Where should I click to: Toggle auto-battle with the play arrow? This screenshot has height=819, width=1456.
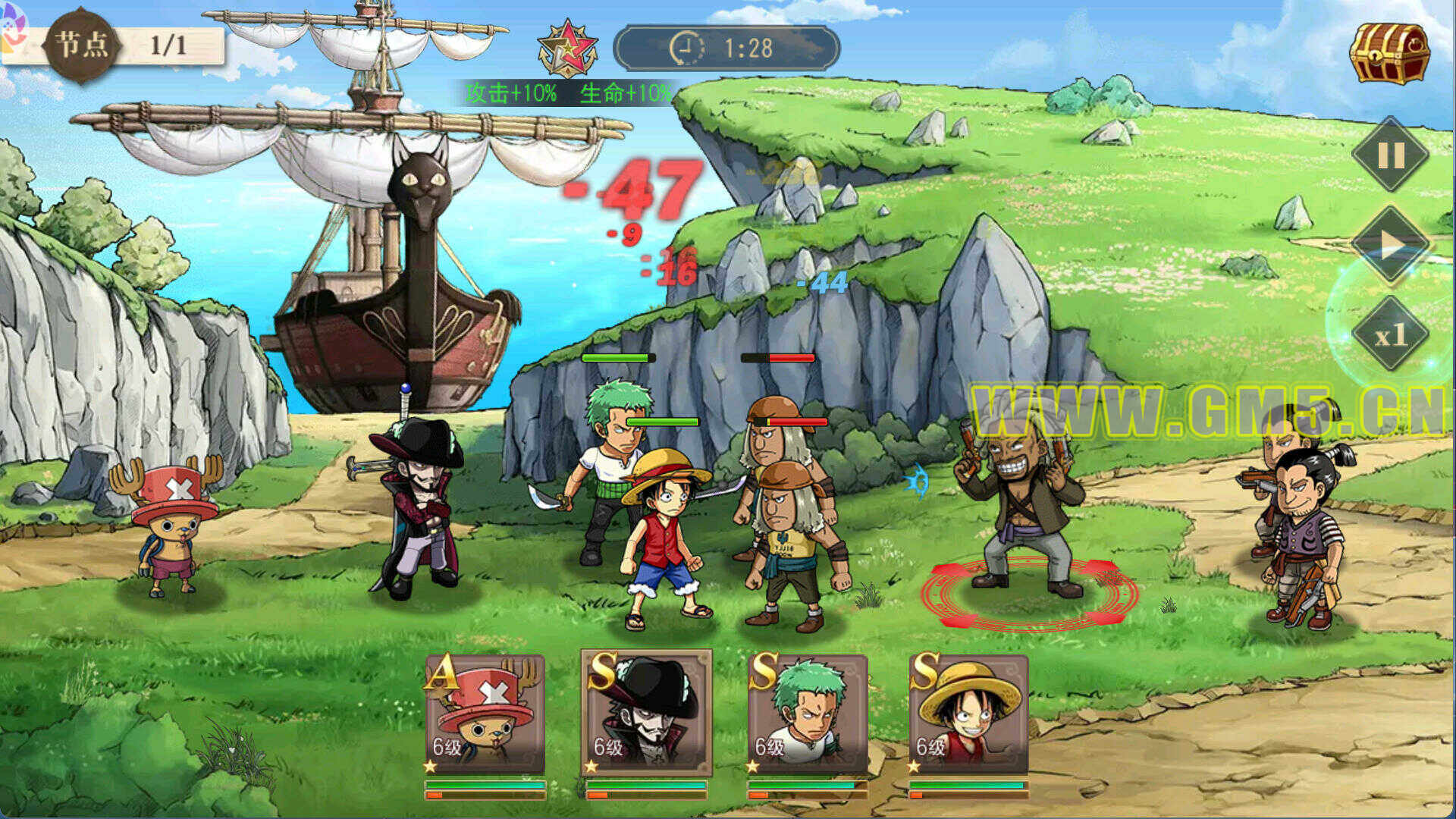(x=1391, y=245)
